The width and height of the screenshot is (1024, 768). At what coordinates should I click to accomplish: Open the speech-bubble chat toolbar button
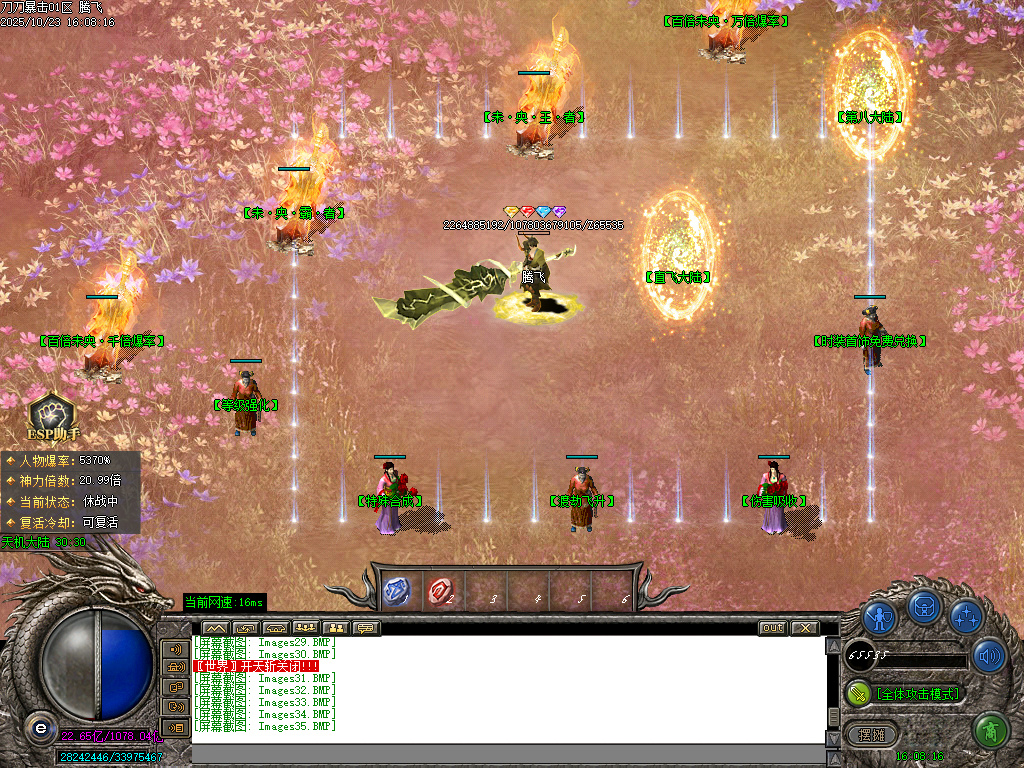tap(365, 628)
